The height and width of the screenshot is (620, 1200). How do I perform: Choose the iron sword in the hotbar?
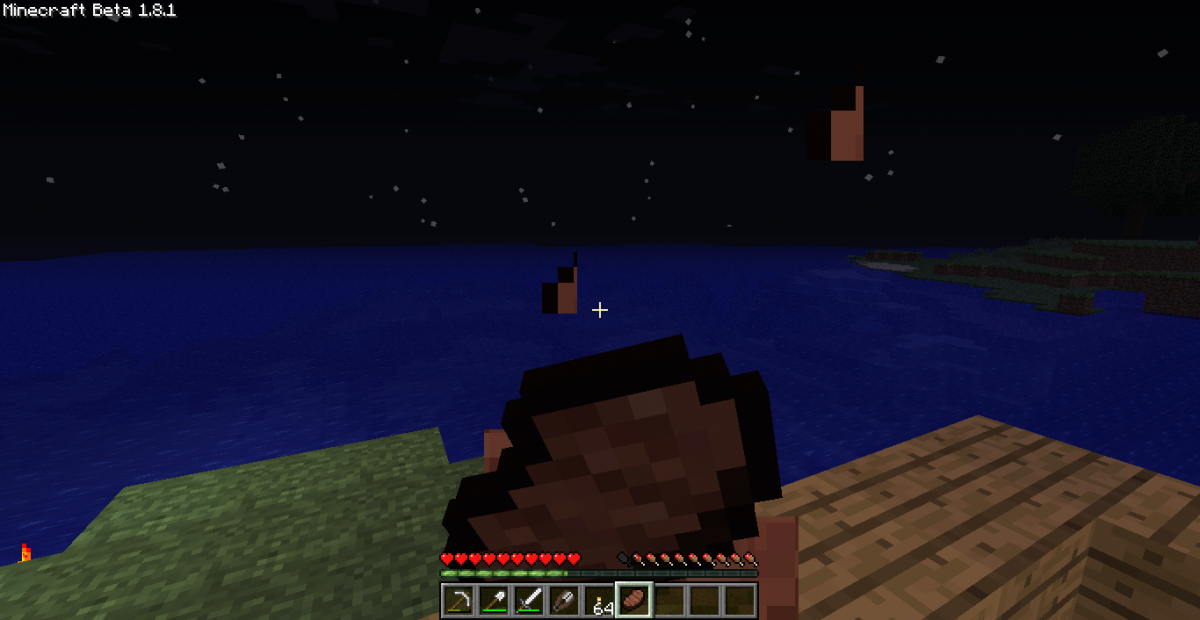pyautogui.click(x=529, y=601)
